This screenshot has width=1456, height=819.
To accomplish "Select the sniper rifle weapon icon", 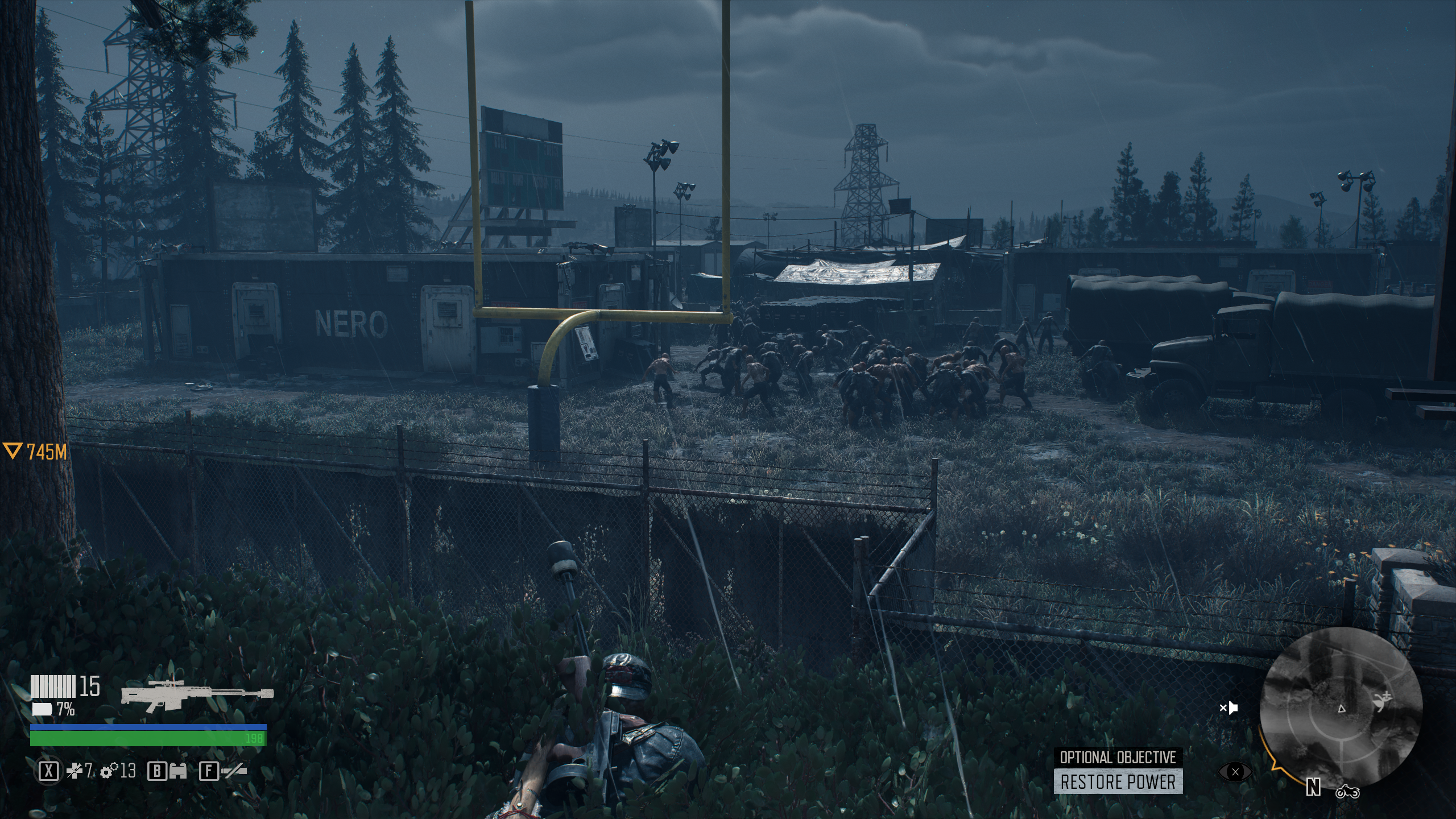I will (x=197, y=693).
